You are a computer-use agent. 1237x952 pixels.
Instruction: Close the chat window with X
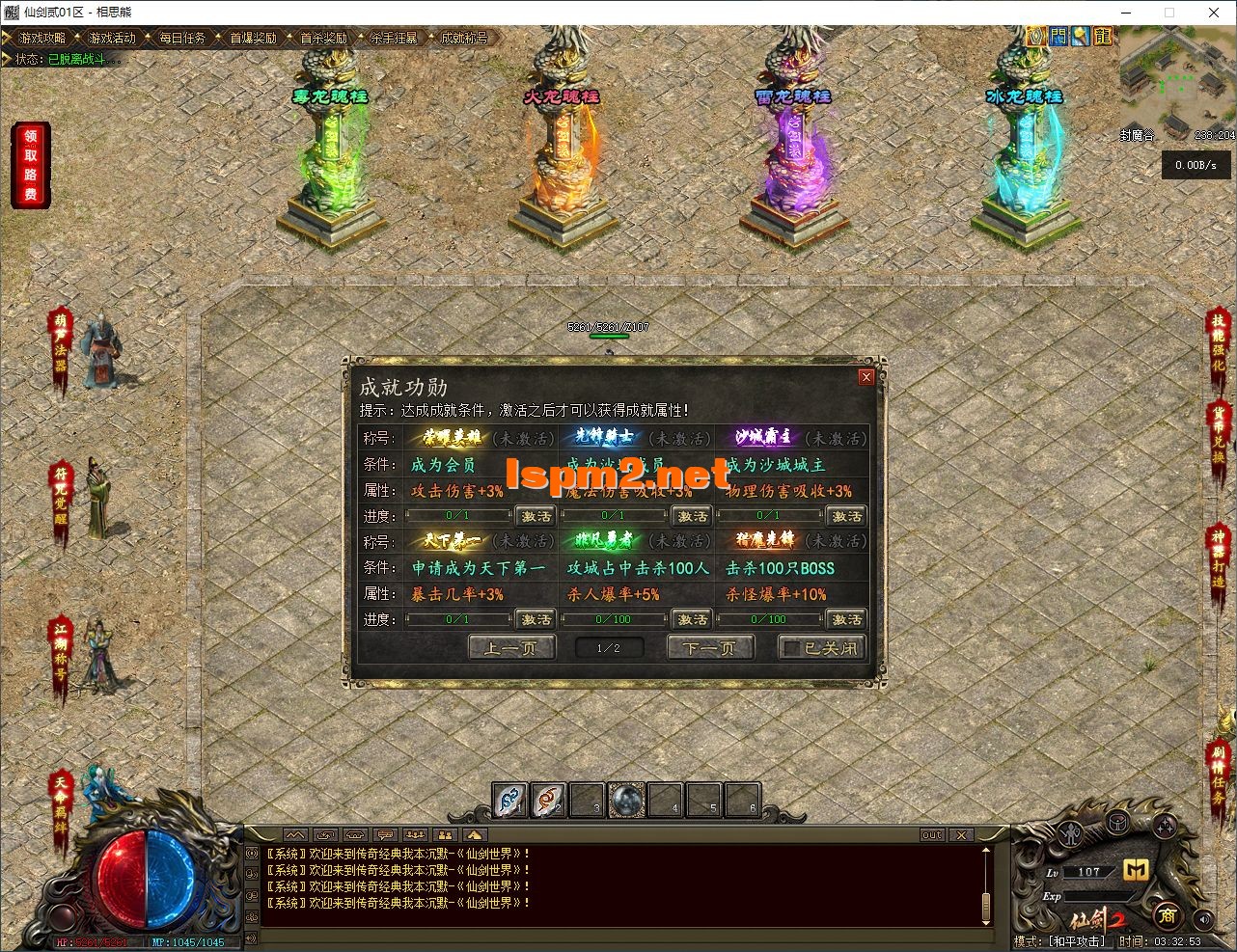coord(961,834)
